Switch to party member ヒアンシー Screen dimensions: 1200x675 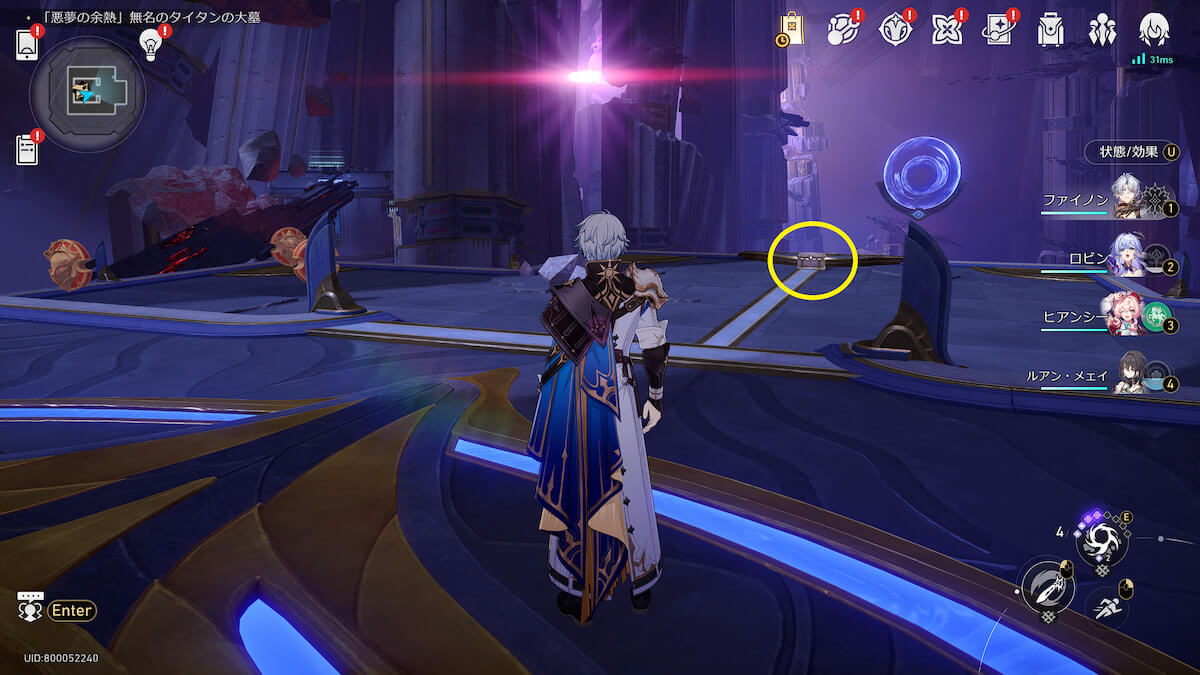[1126, 318]
